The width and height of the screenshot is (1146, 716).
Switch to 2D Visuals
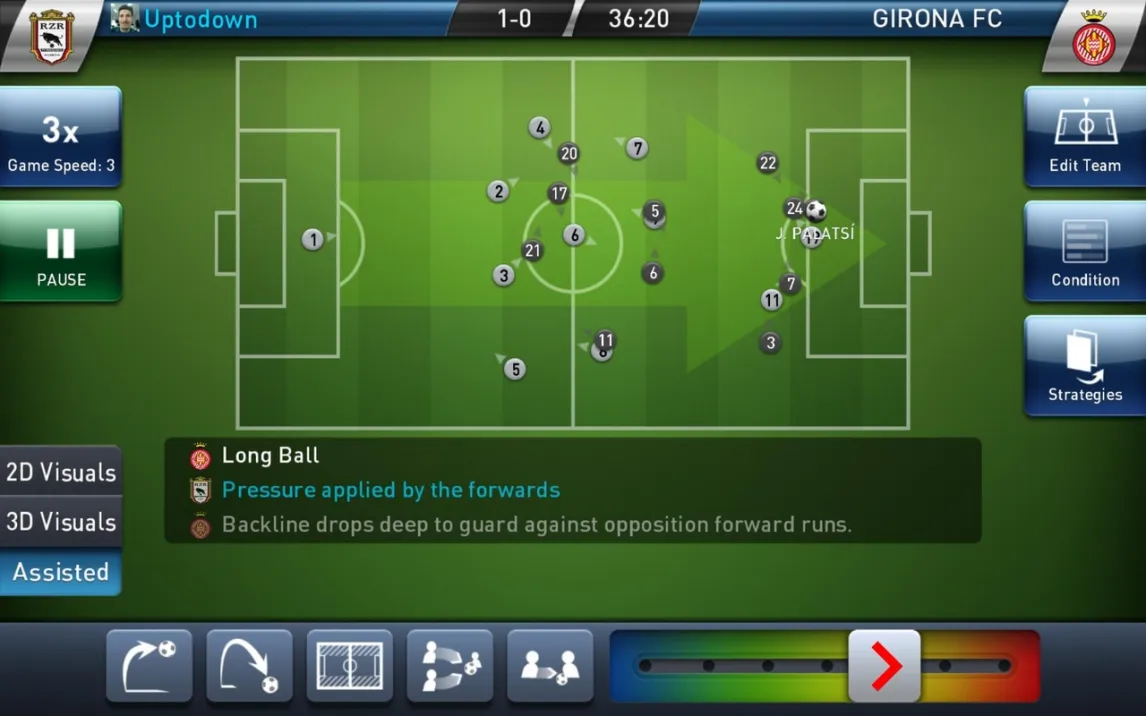(x=61, y=472)
